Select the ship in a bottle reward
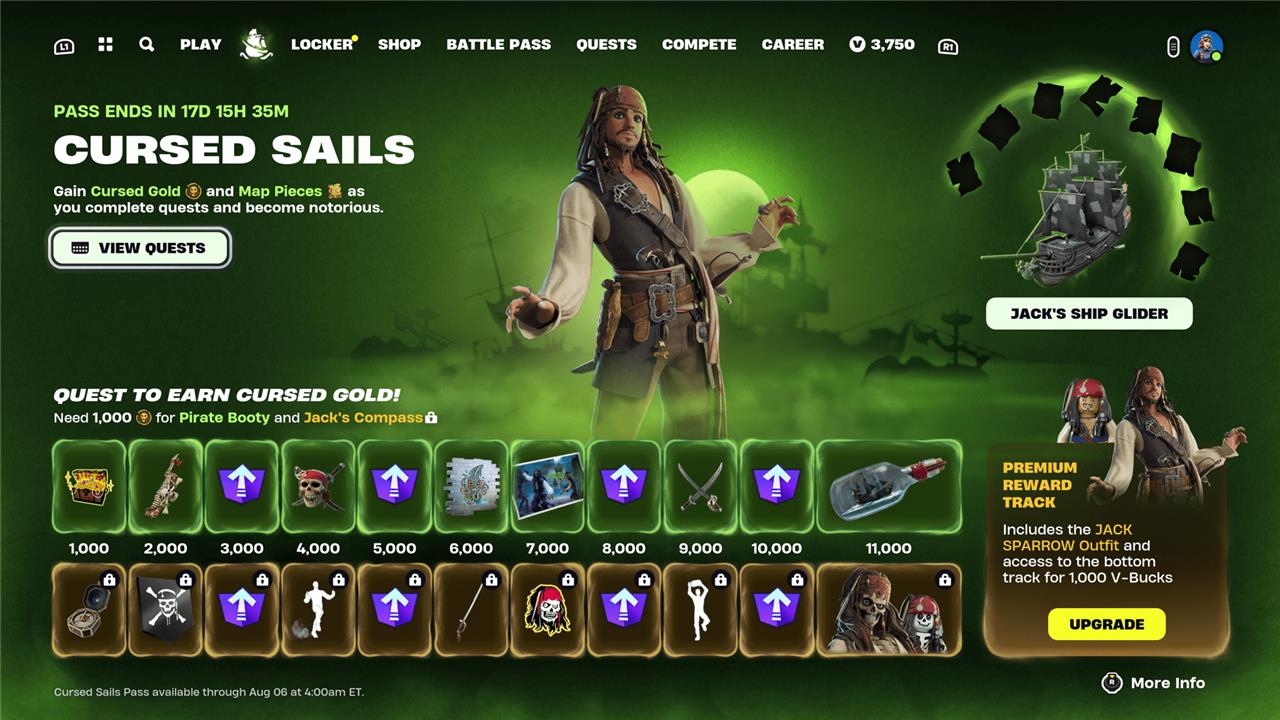1280x720 pixels. (x=888, y=486)
